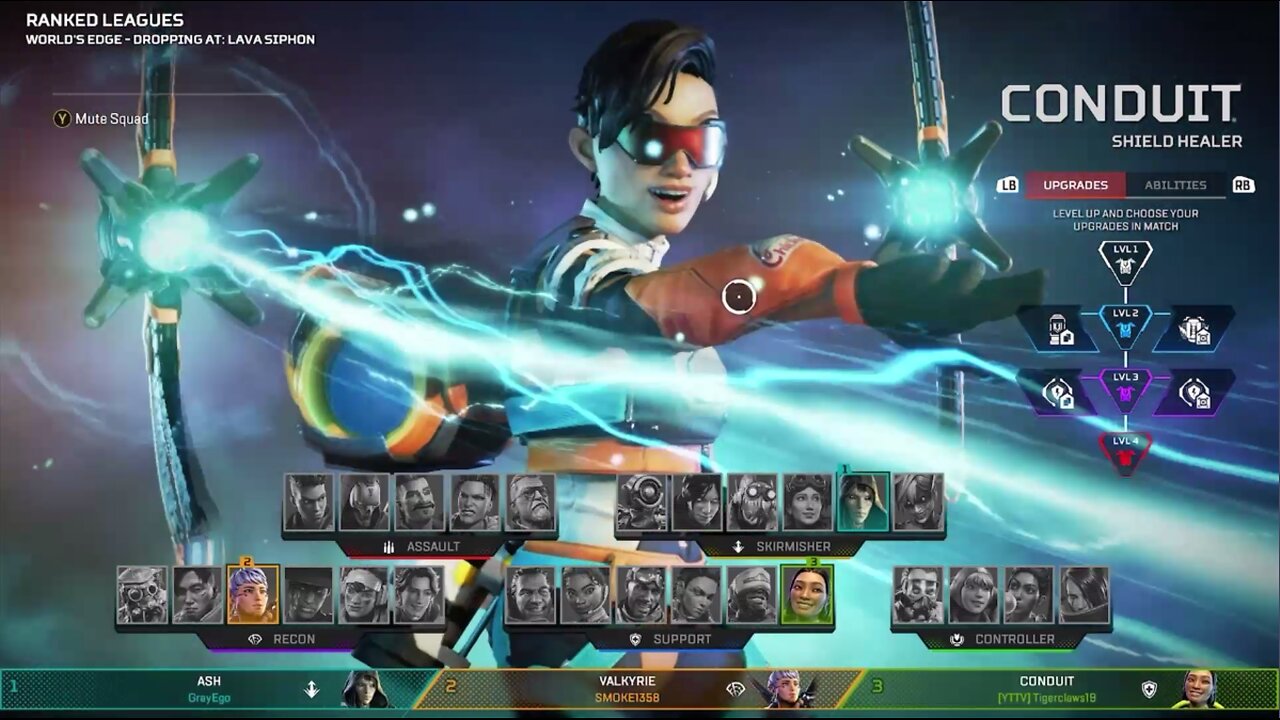Switch to the Abilities tab

[1175, 185]
